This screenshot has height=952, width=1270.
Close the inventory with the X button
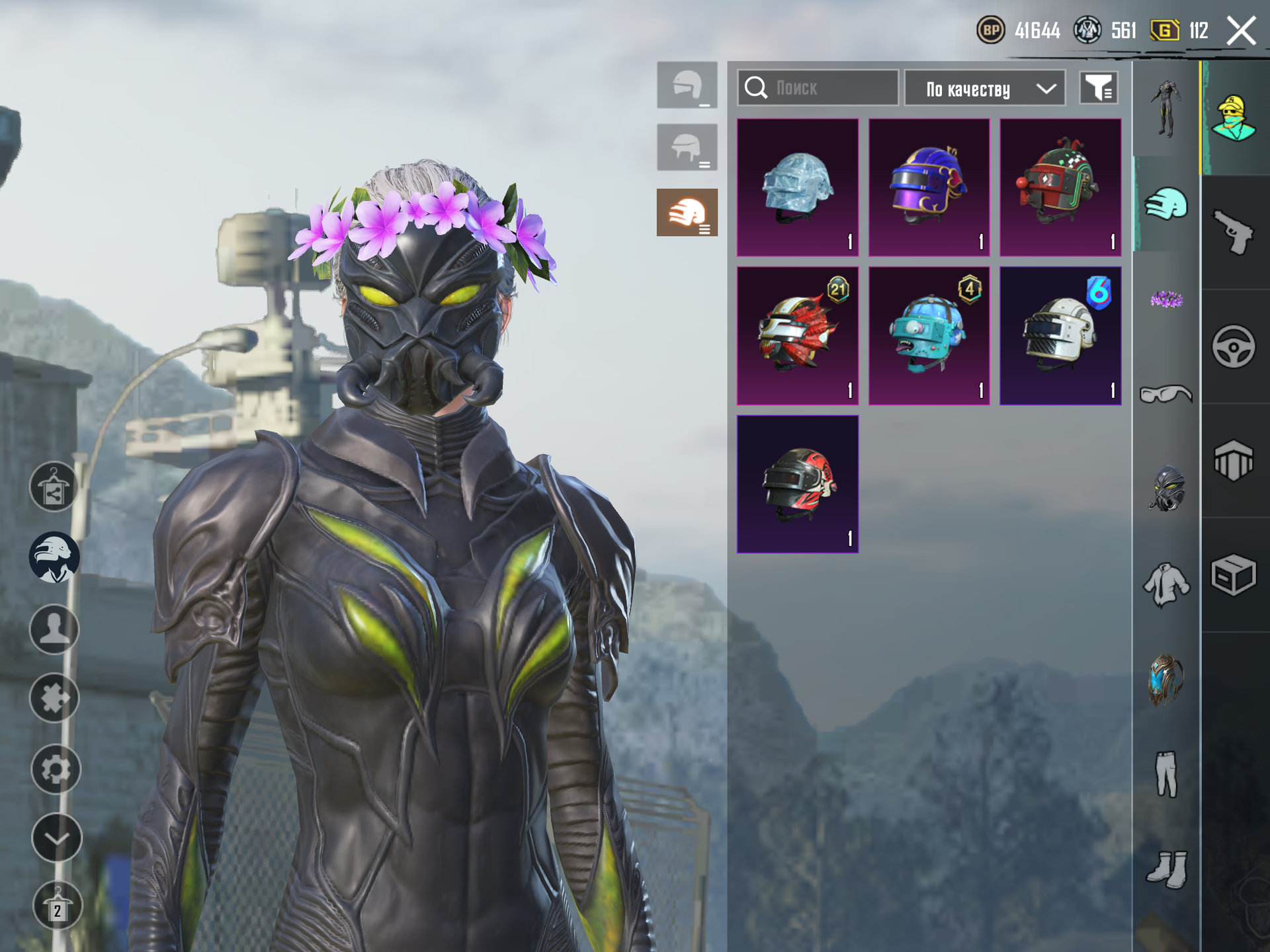coord(1241,31)
